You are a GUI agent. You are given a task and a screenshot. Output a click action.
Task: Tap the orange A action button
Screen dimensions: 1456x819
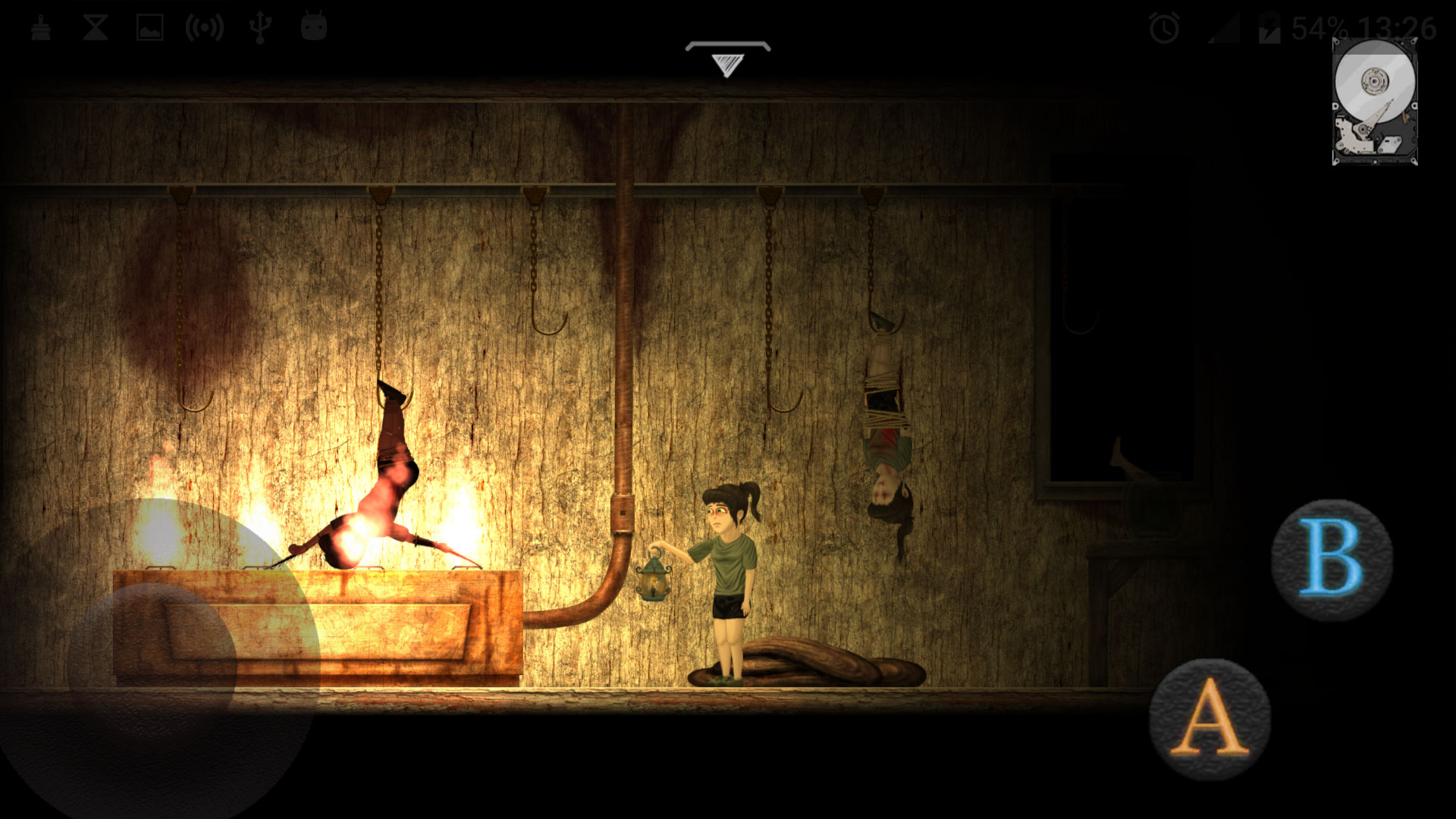coord(1210,718)
